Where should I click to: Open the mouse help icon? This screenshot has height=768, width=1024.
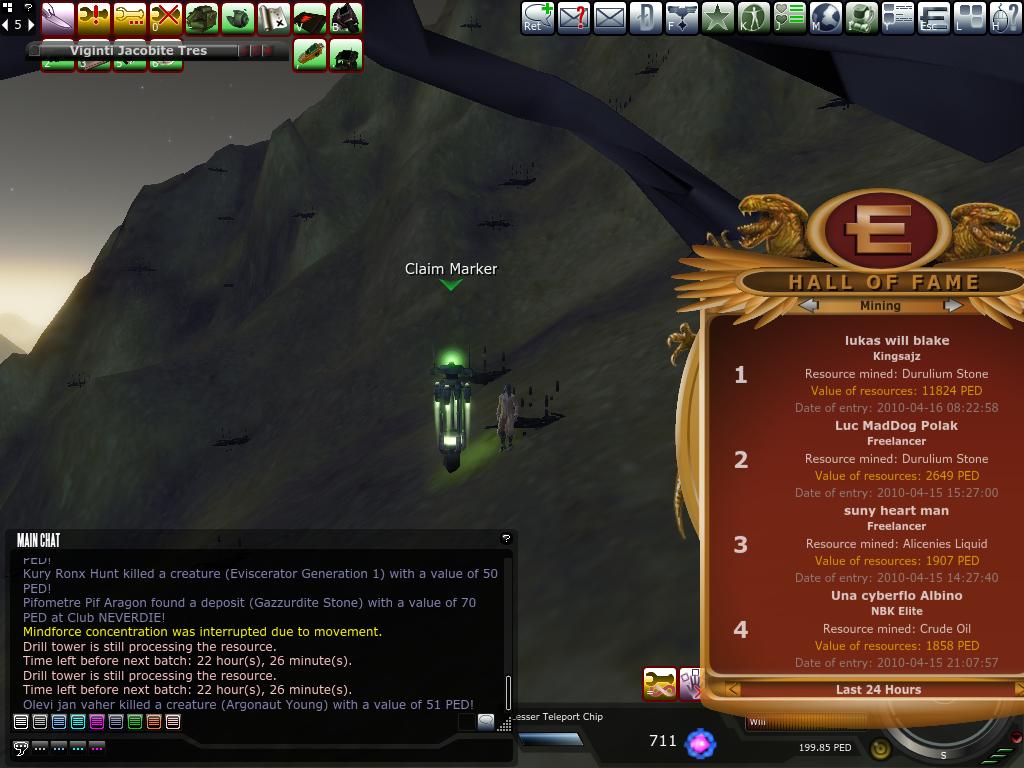coord(1005,18)
